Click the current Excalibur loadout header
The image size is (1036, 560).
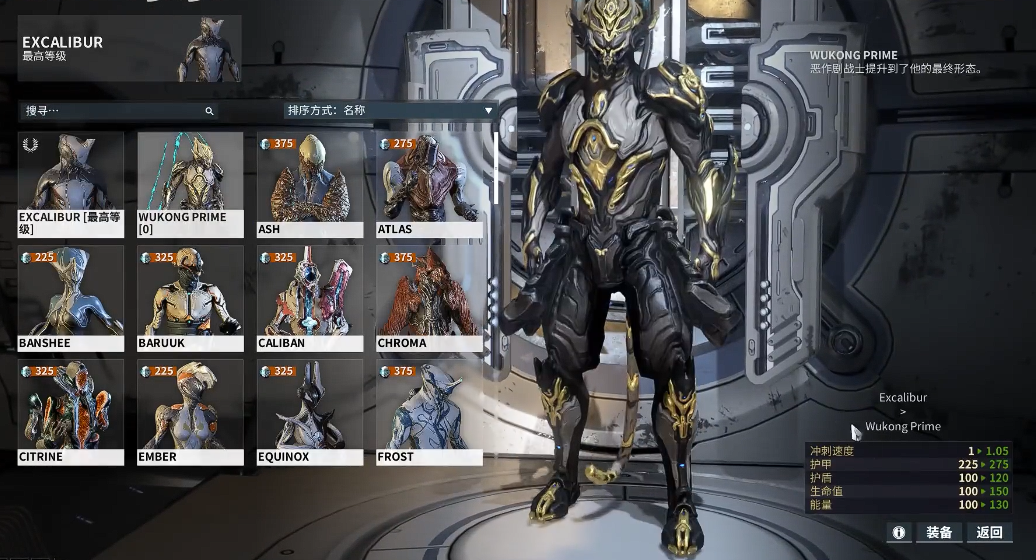(x=130, y=48)
